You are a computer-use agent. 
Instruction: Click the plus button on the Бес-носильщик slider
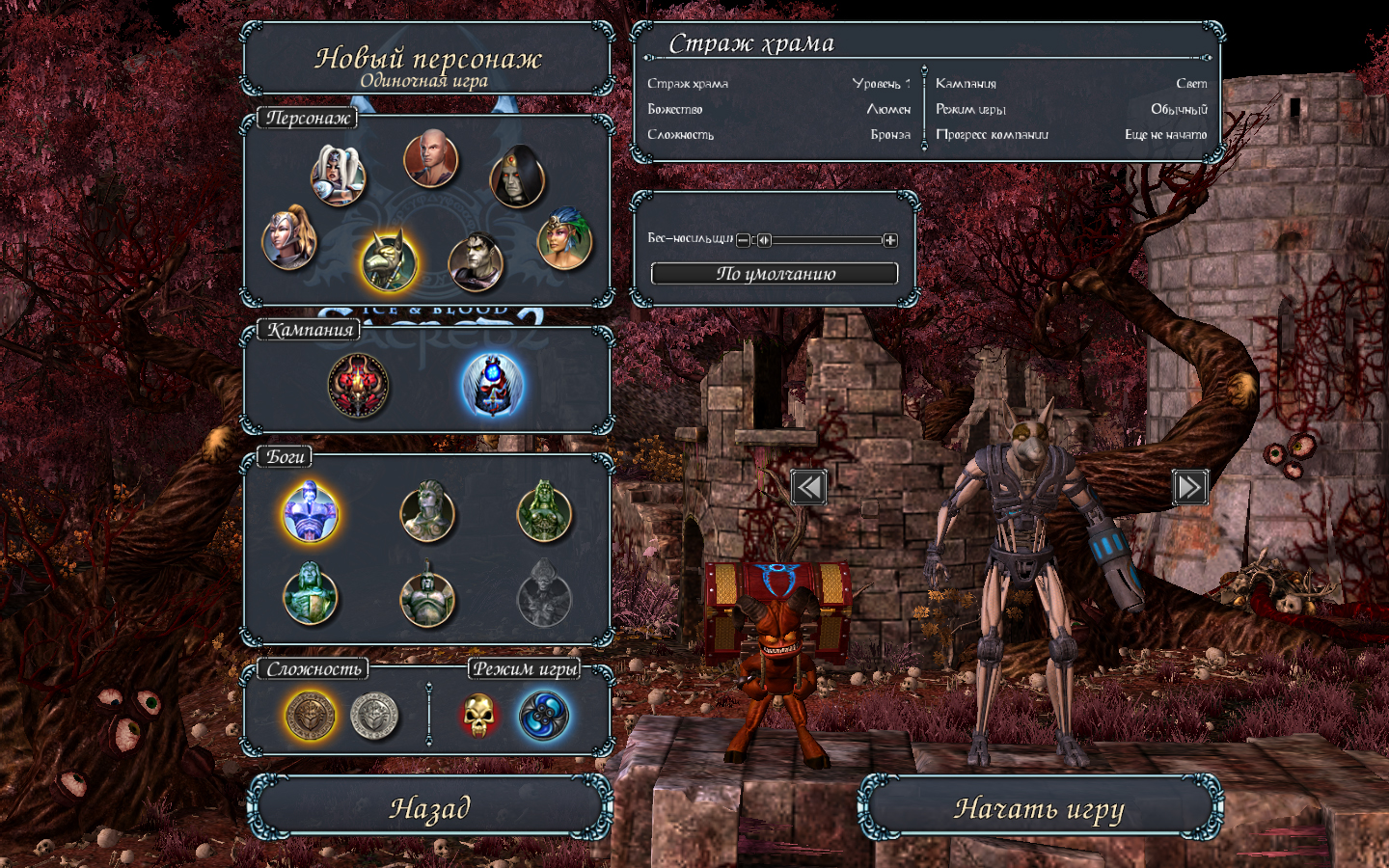(890, 240)
